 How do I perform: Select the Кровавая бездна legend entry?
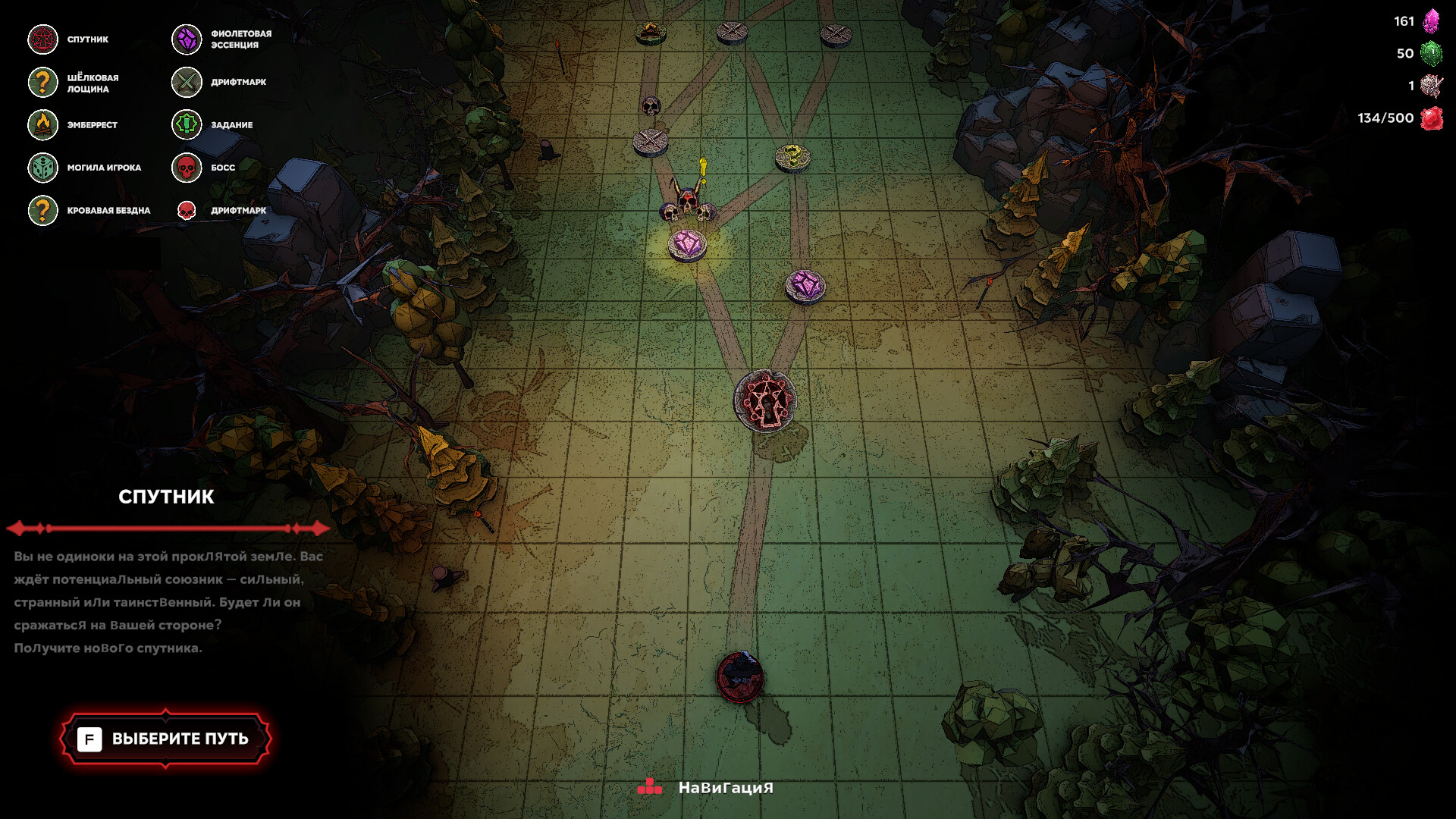click(90, 211)
